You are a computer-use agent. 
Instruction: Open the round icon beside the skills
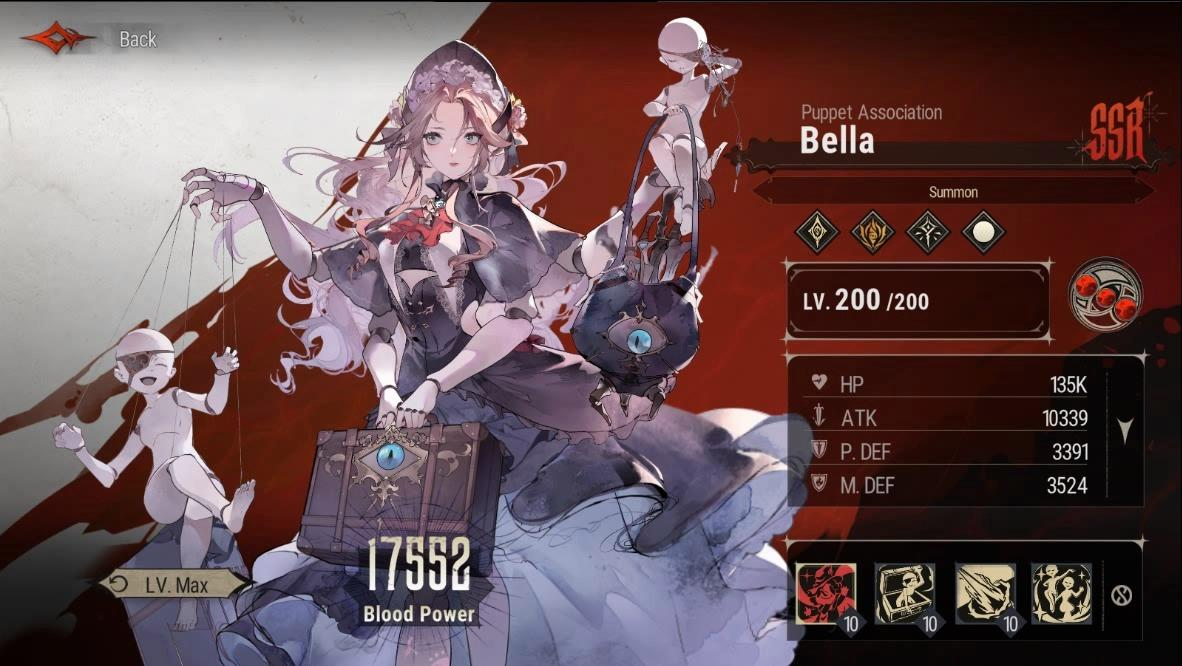pyautogui.click(x=1121, y=596)
